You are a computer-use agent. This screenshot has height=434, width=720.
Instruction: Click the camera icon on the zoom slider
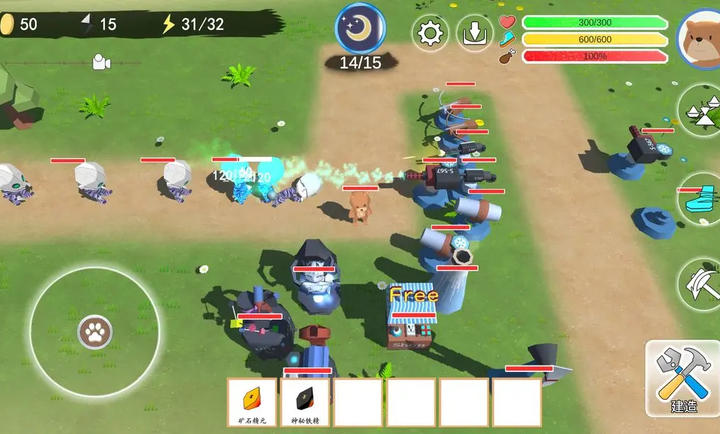point(100,62)
